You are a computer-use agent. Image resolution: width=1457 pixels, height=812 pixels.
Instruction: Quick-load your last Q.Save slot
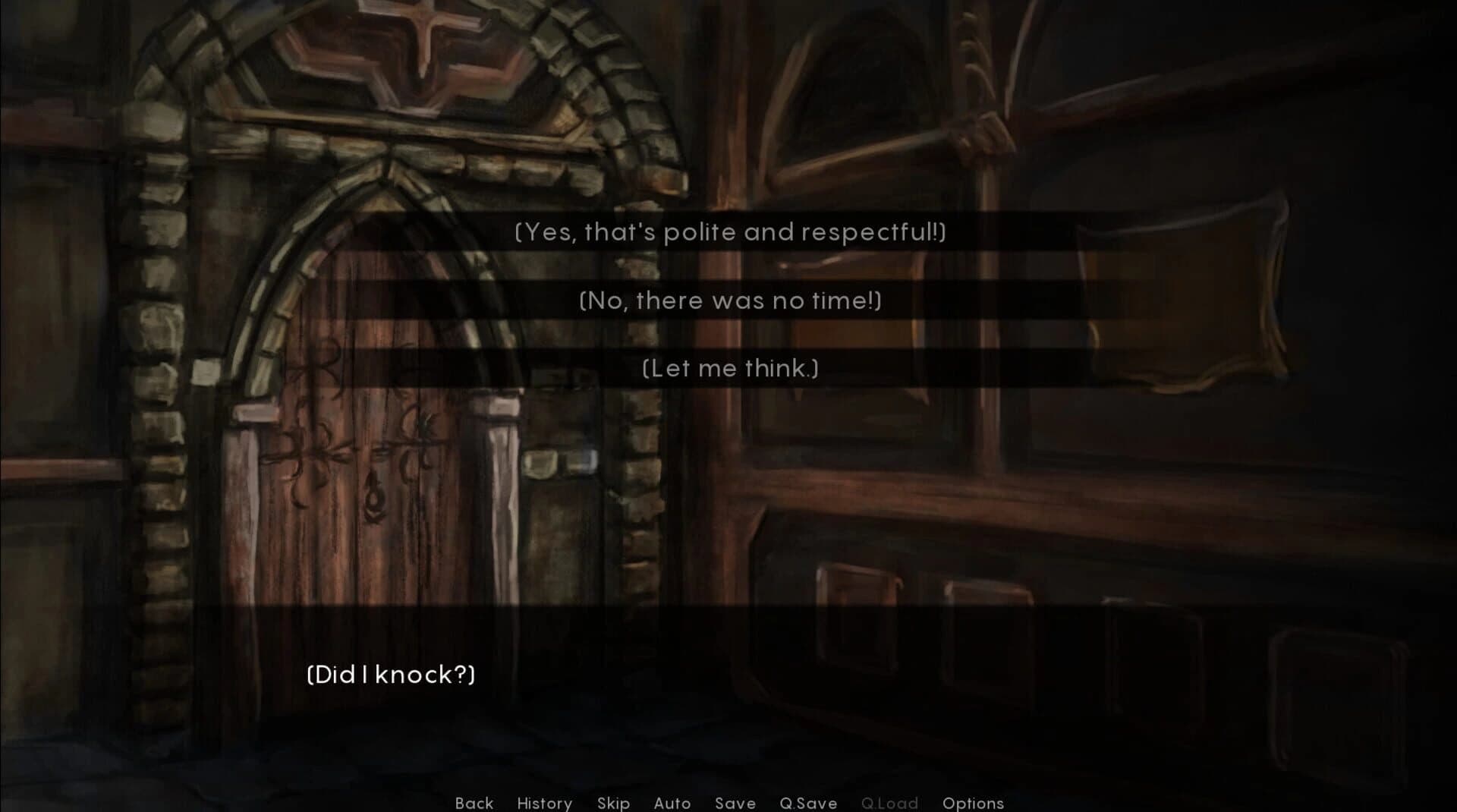[x=891, y=803]
